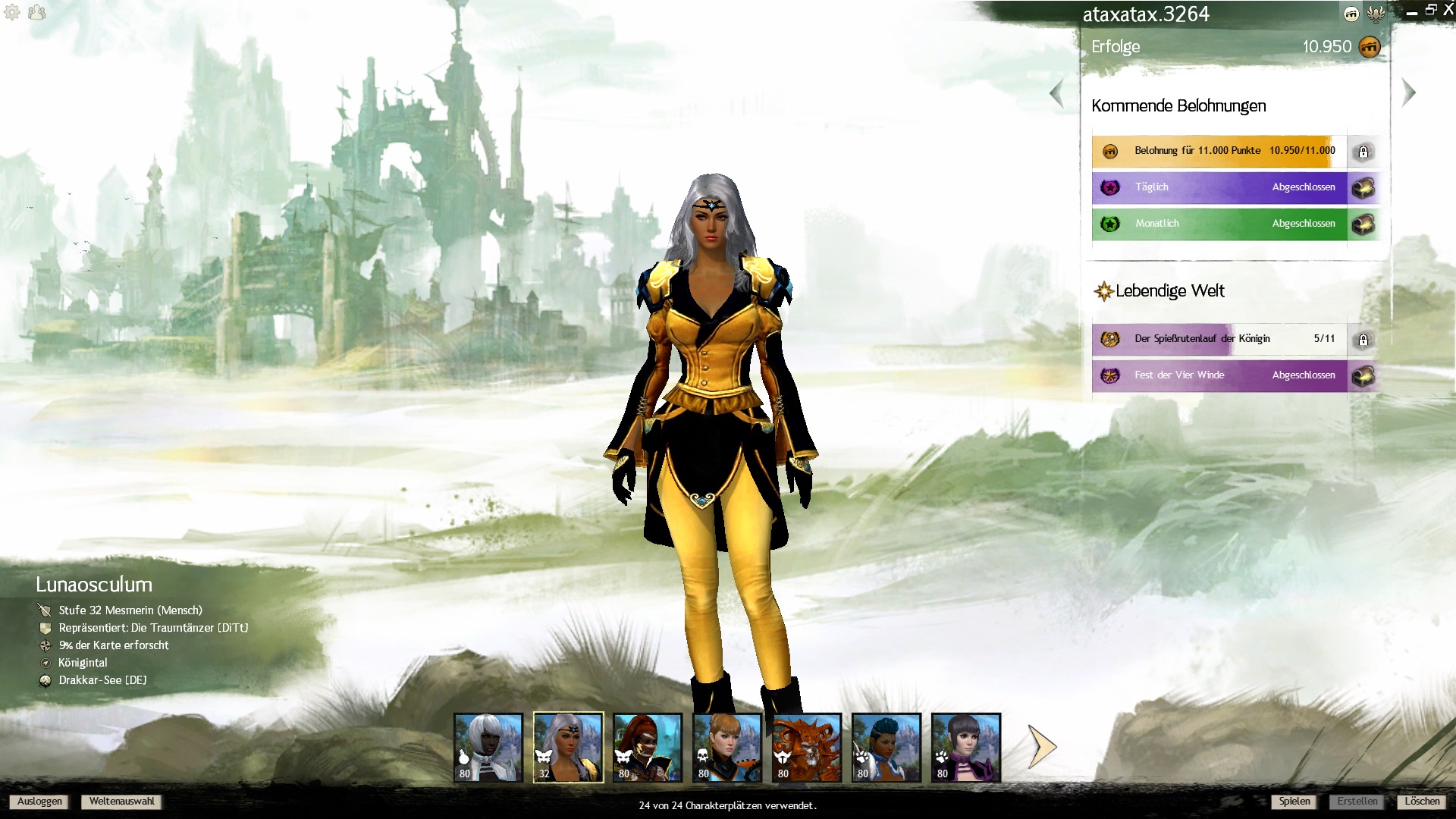Select the level 32 silver-haired Mesmer portrait
Viewport: 1456px width, 819px height.
point(568,747)
